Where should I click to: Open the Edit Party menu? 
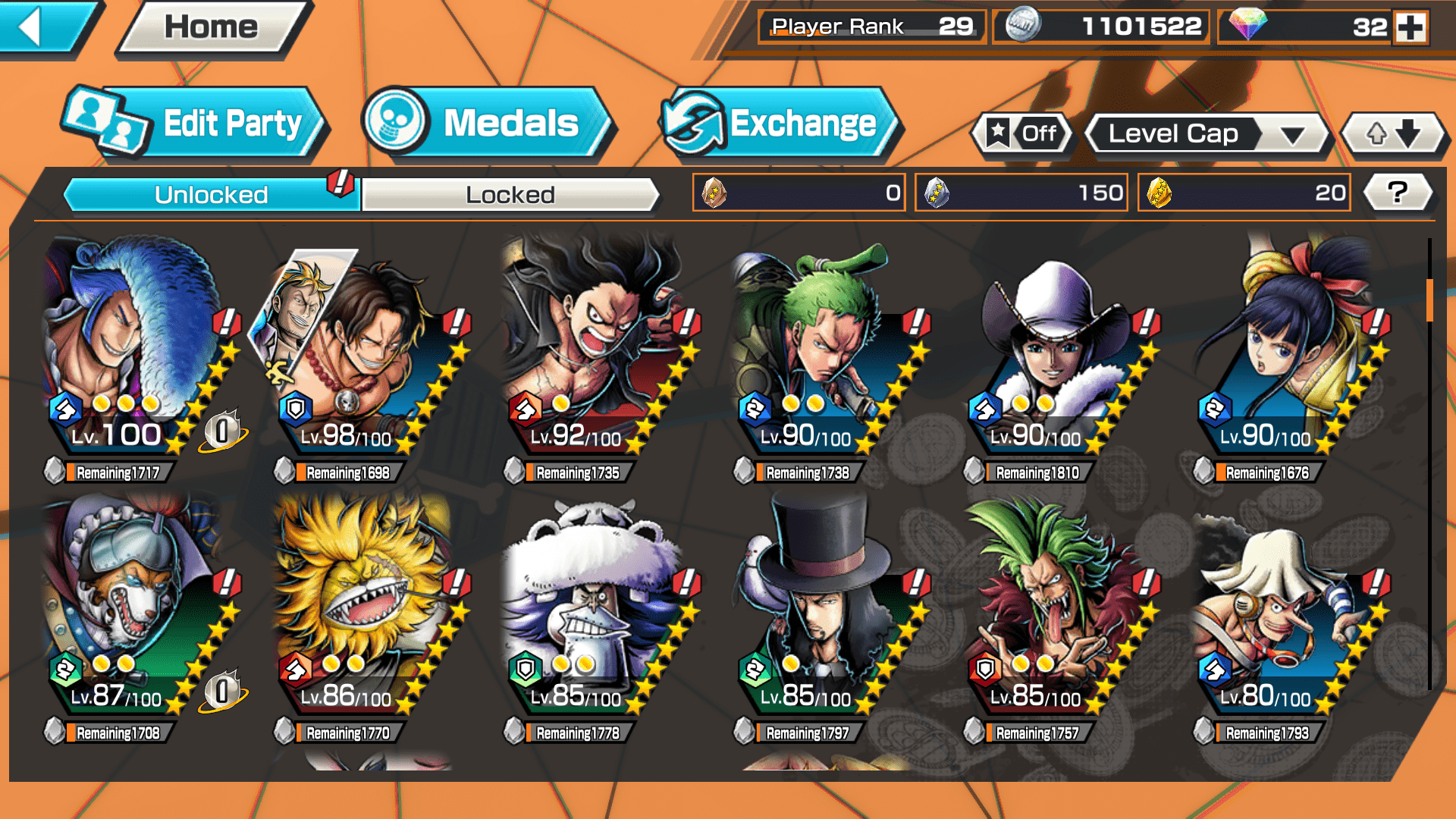[196, 124]
